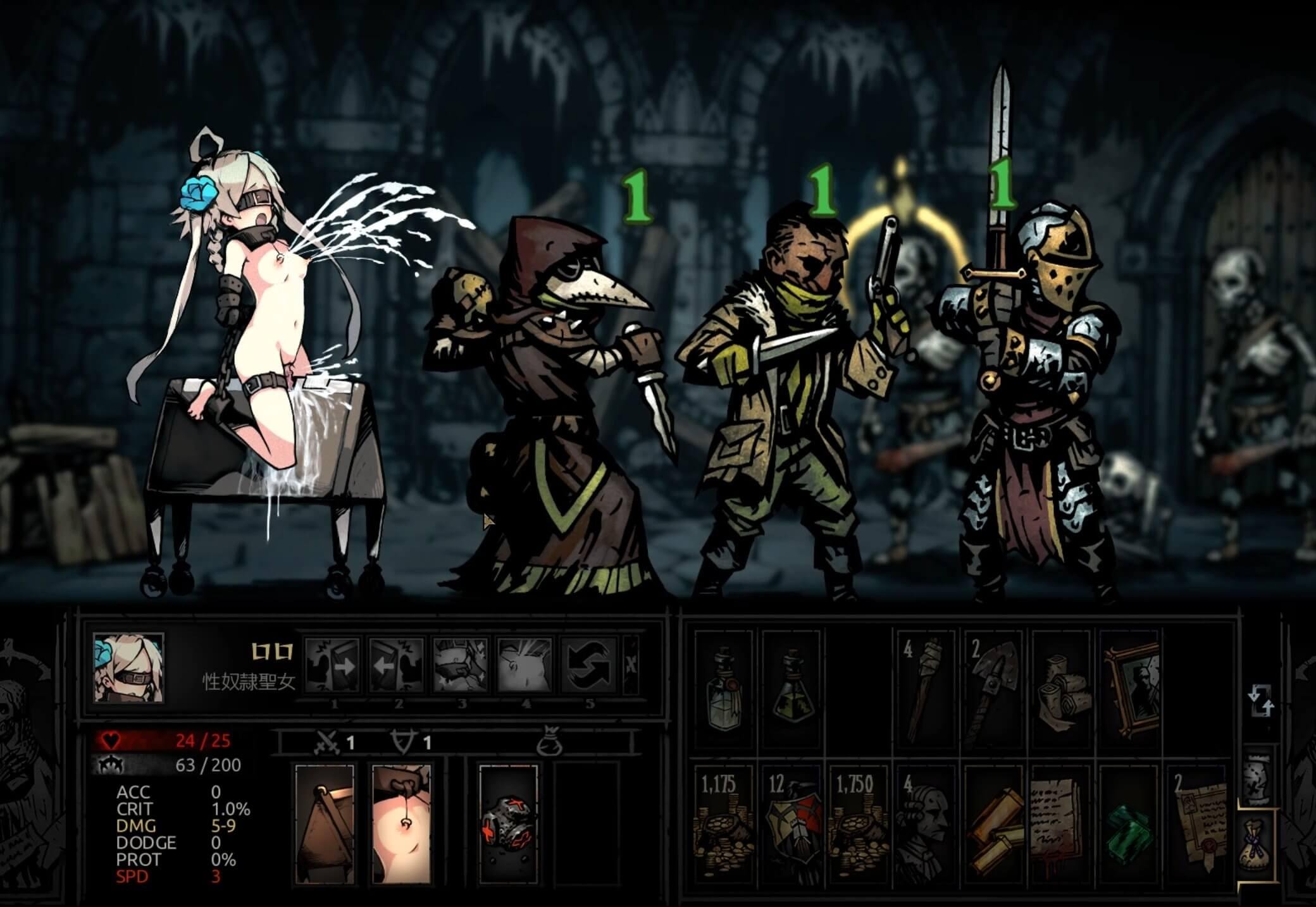Select the red-marked stone trinket slot
Viewport: 1316px width, 907px height.
tap(509, 824)
